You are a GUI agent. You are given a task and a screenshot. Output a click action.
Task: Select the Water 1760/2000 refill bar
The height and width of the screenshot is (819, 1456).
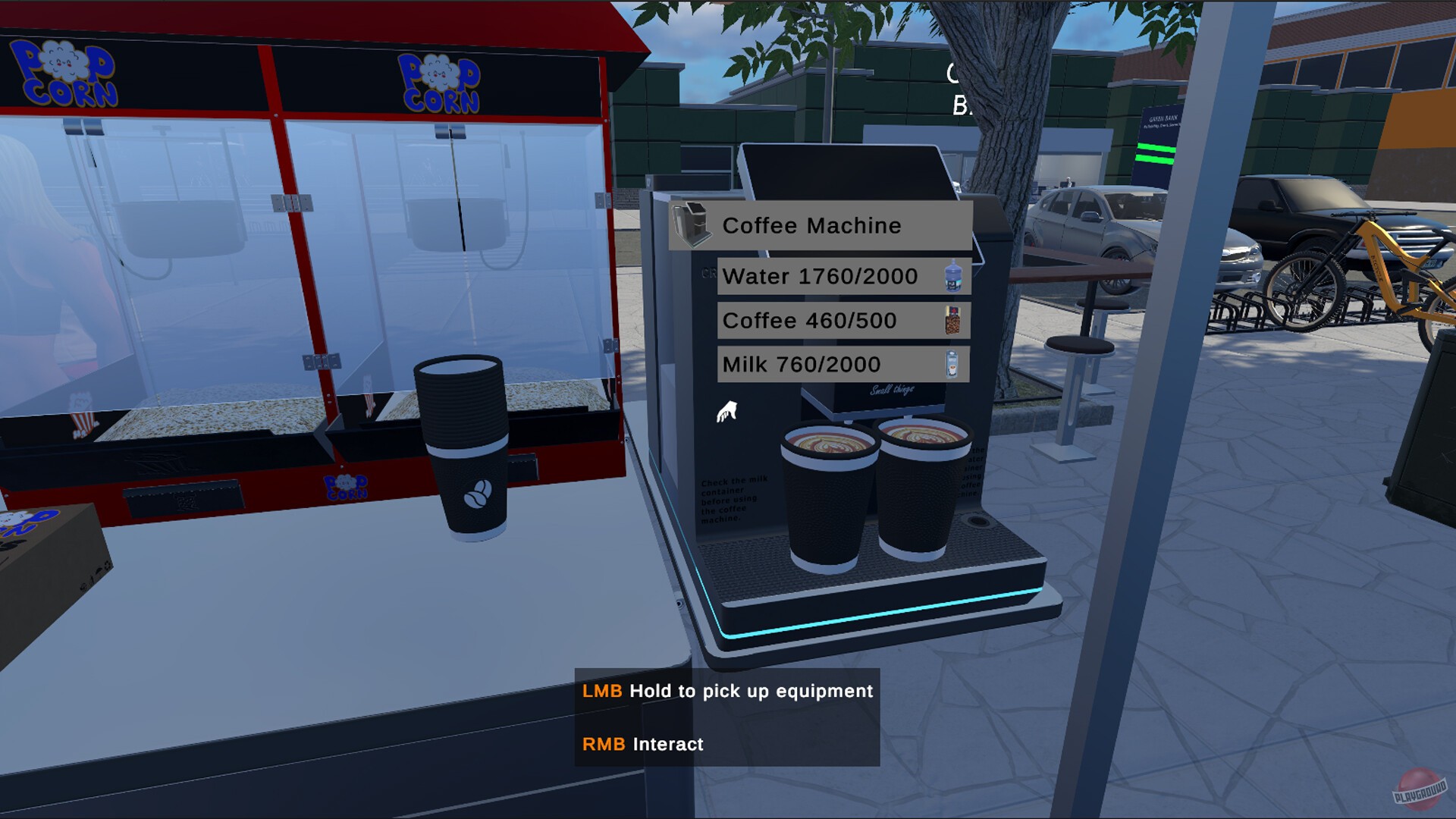coord(821,276)
